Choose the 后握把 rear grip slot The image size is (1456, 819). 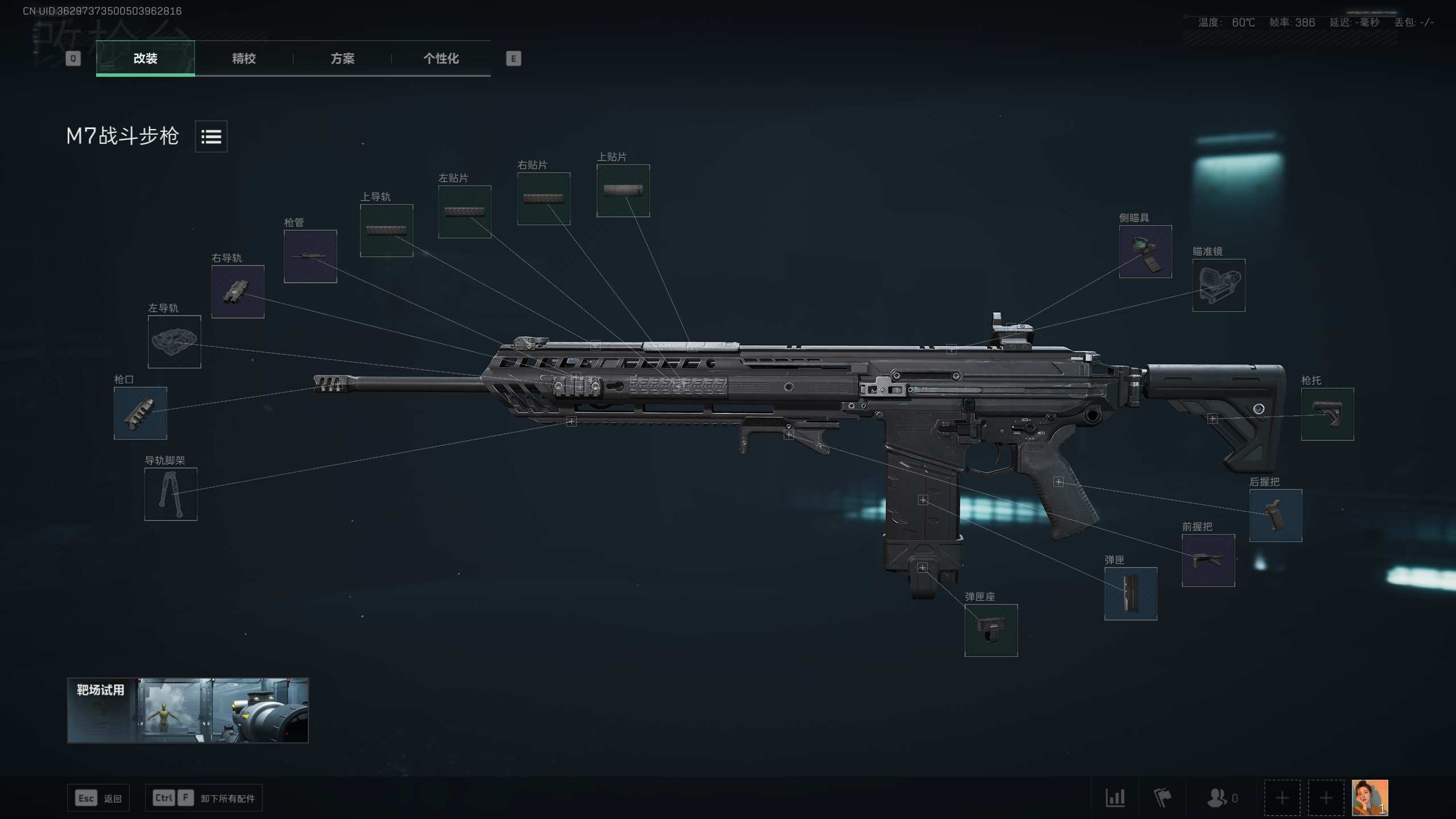(x=1275, y=515)
